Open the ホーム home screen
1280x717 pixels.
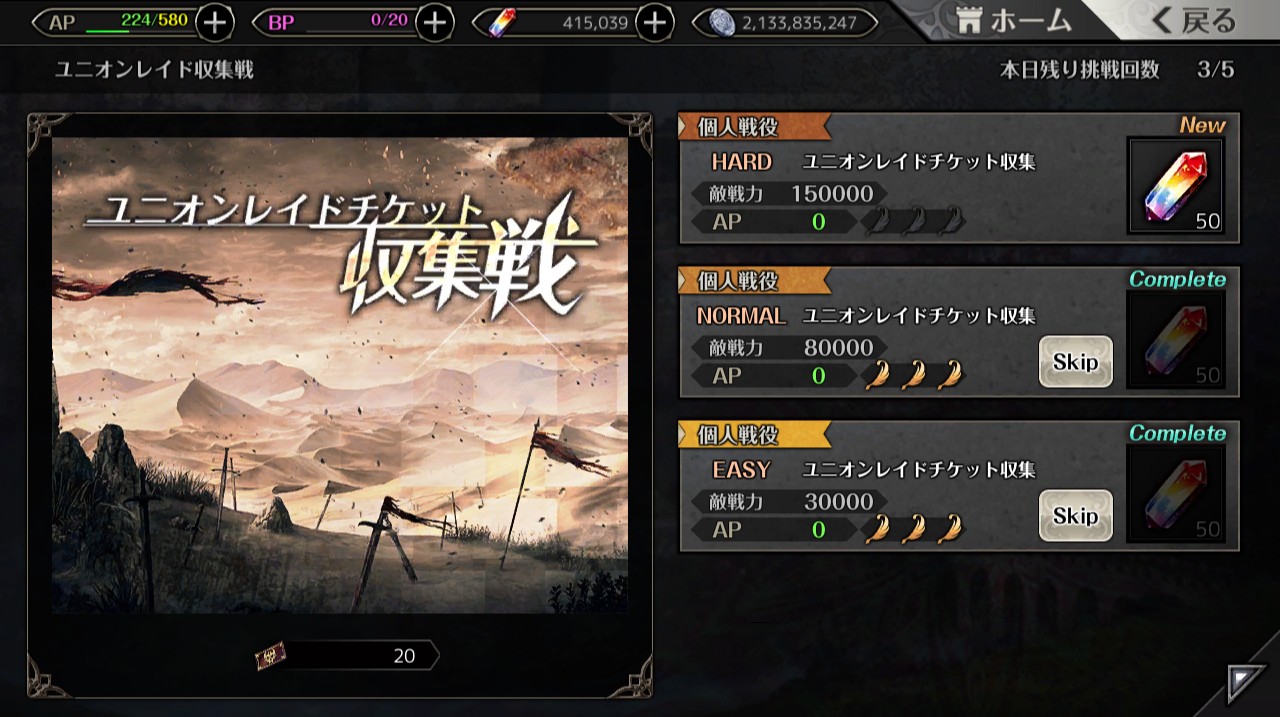click(x=1012, y=20)
